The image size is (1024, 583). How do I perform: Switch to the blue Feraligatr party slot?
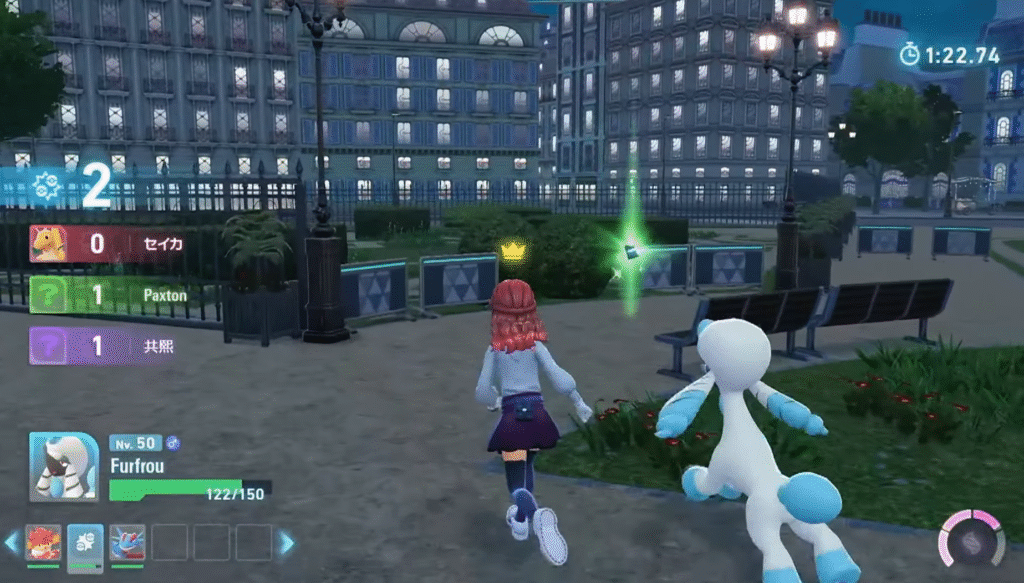[x=127, y=543]
